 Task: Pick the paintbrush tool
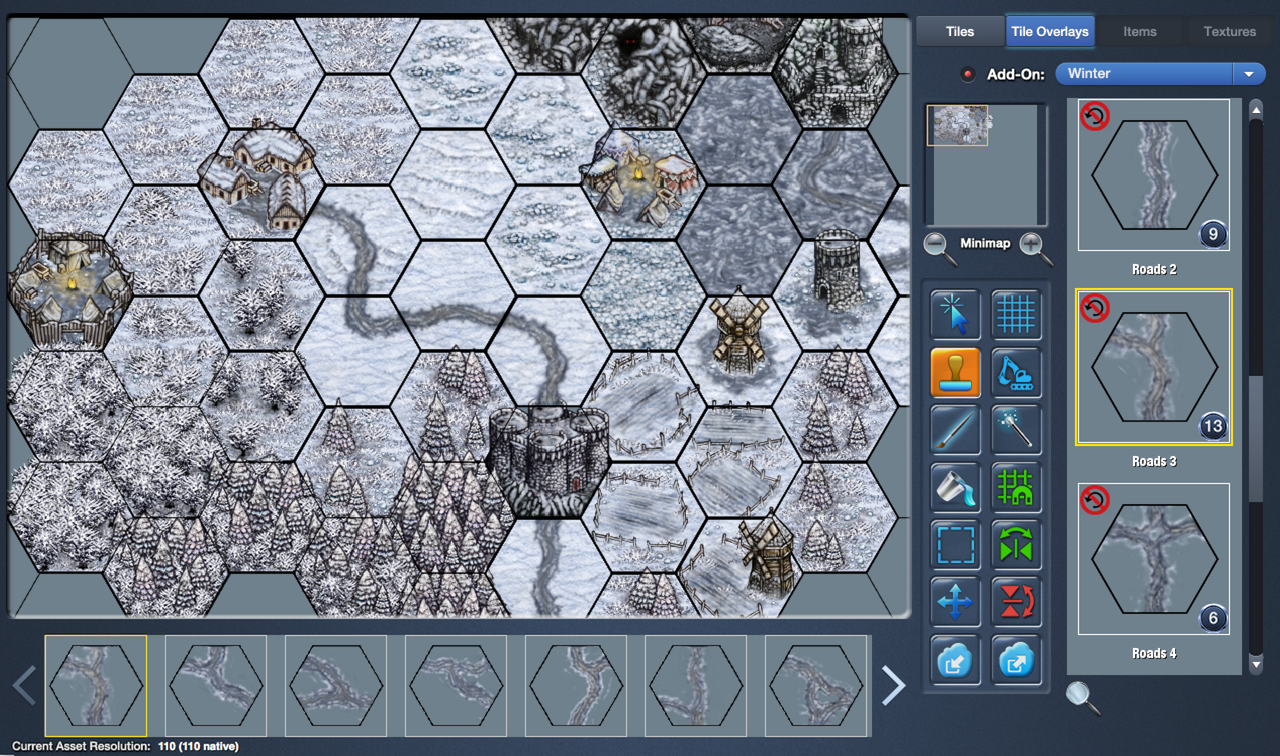955,430
